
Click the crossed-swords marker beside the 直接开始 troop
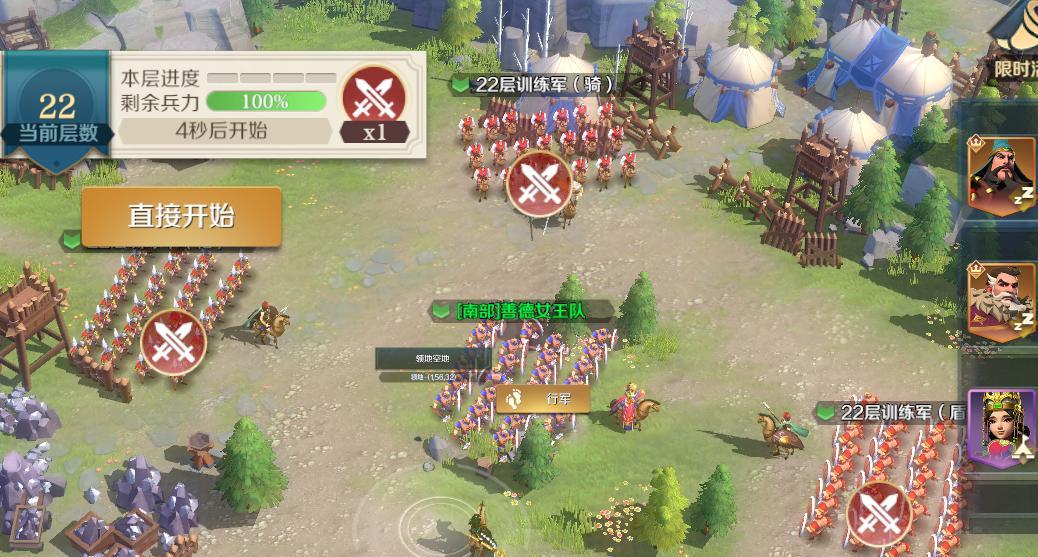coord(173,342)
